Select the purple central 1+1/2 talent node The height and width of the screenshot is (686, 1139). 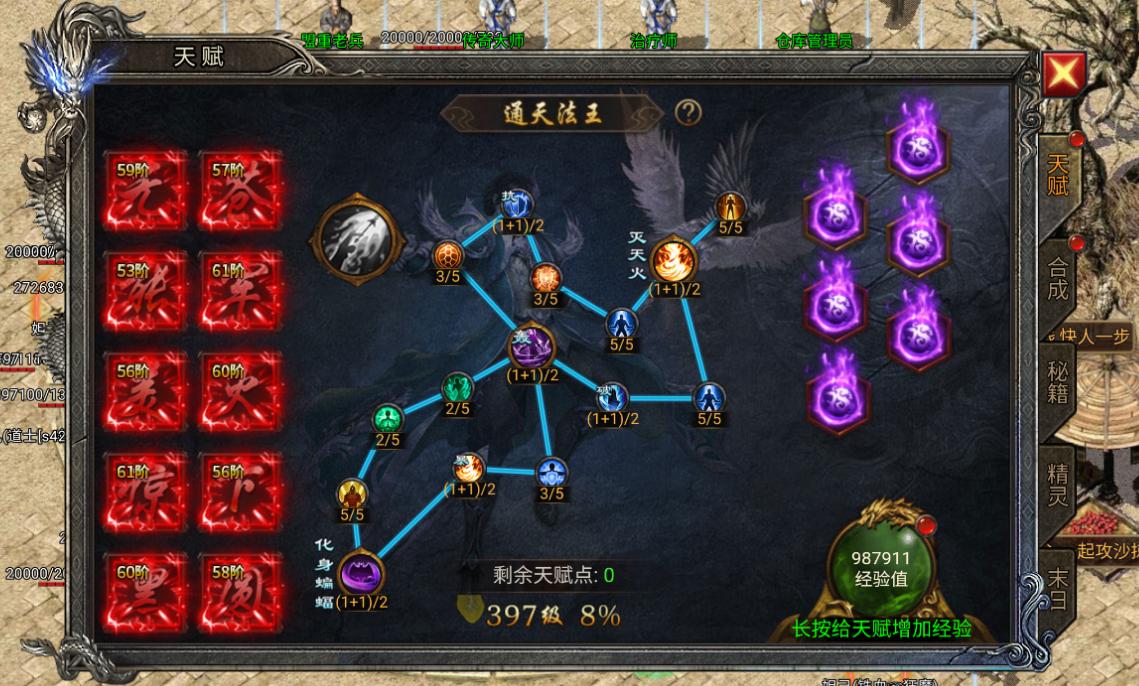532,348
